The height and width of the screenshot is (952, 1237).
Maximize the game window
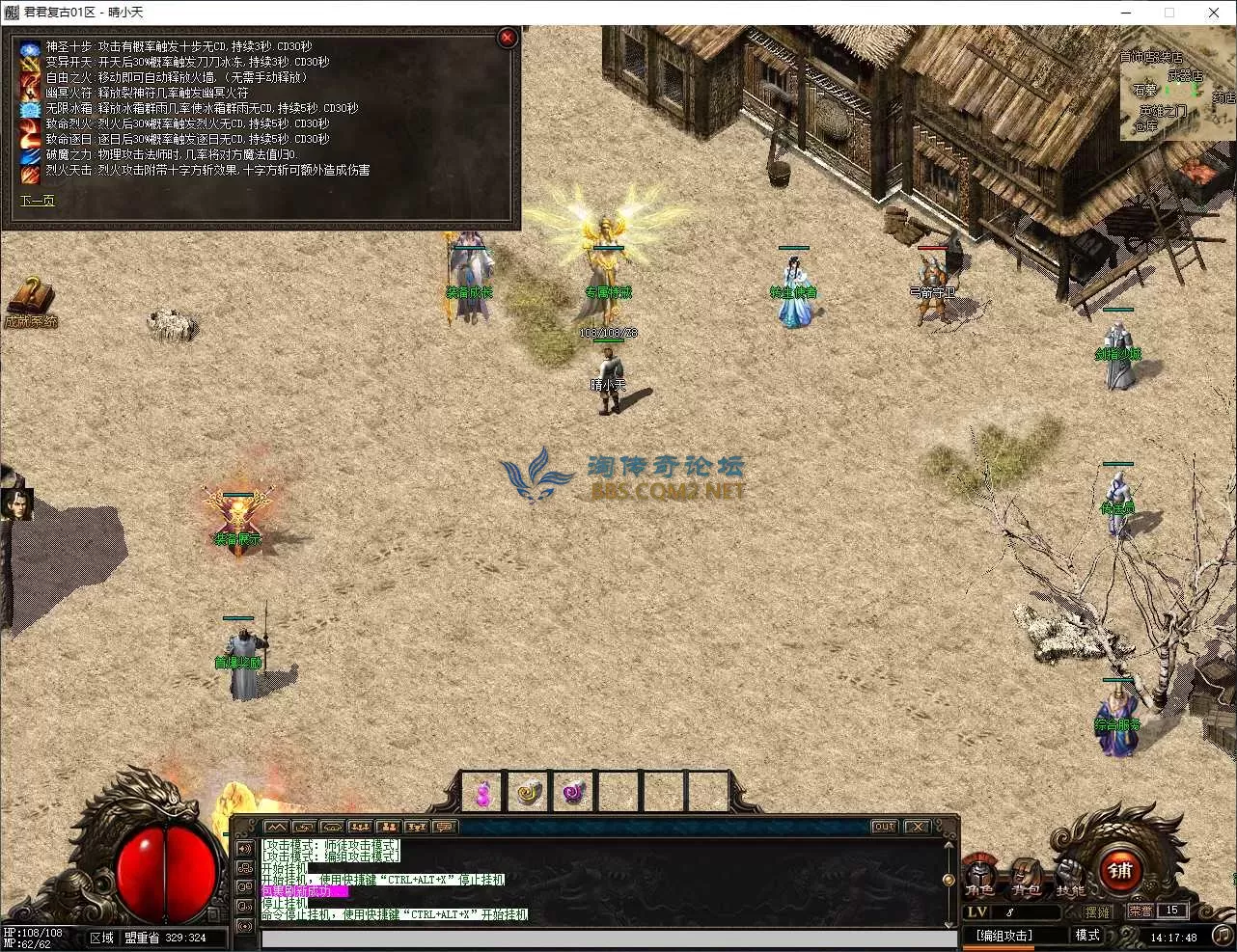click(1168, 13)
